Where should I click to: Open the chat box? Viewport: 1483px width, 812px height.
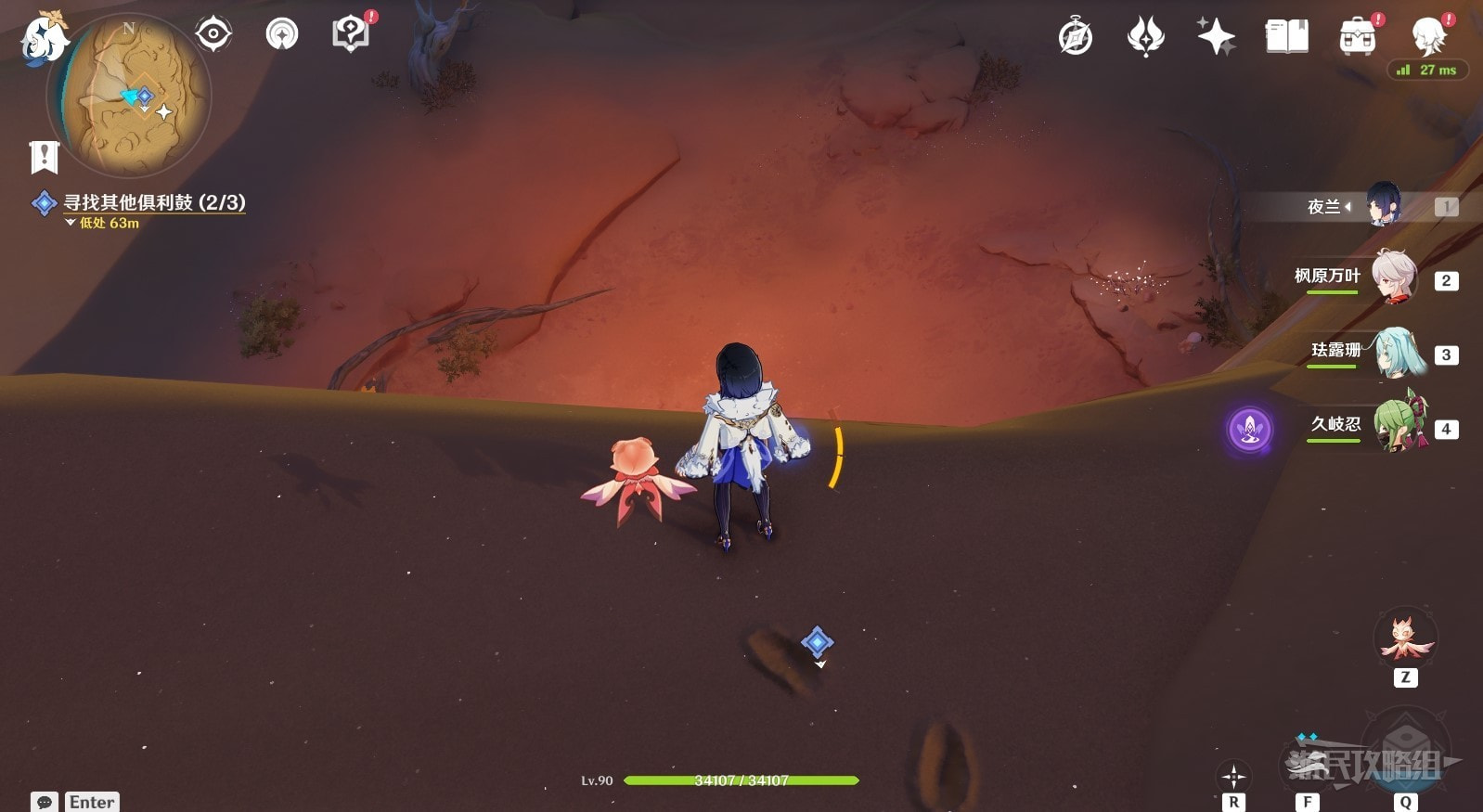point(45,802)
